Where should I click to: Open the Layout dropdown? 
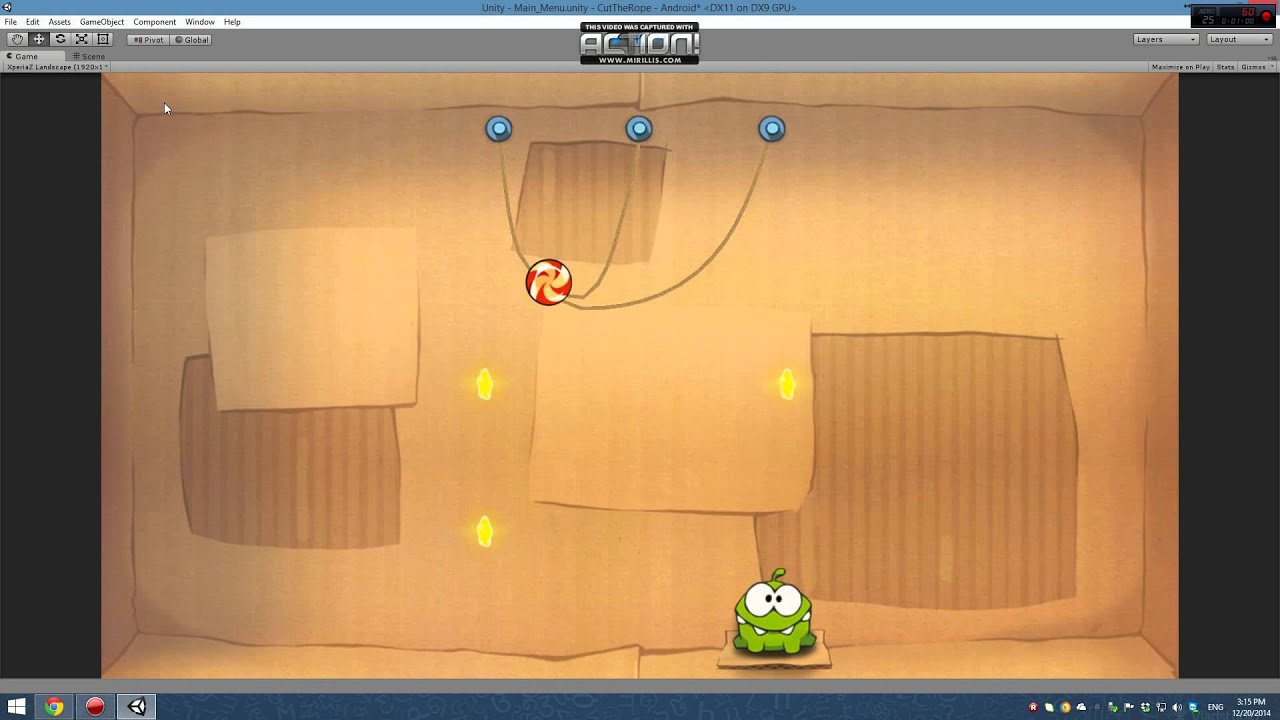[1237, 39]
